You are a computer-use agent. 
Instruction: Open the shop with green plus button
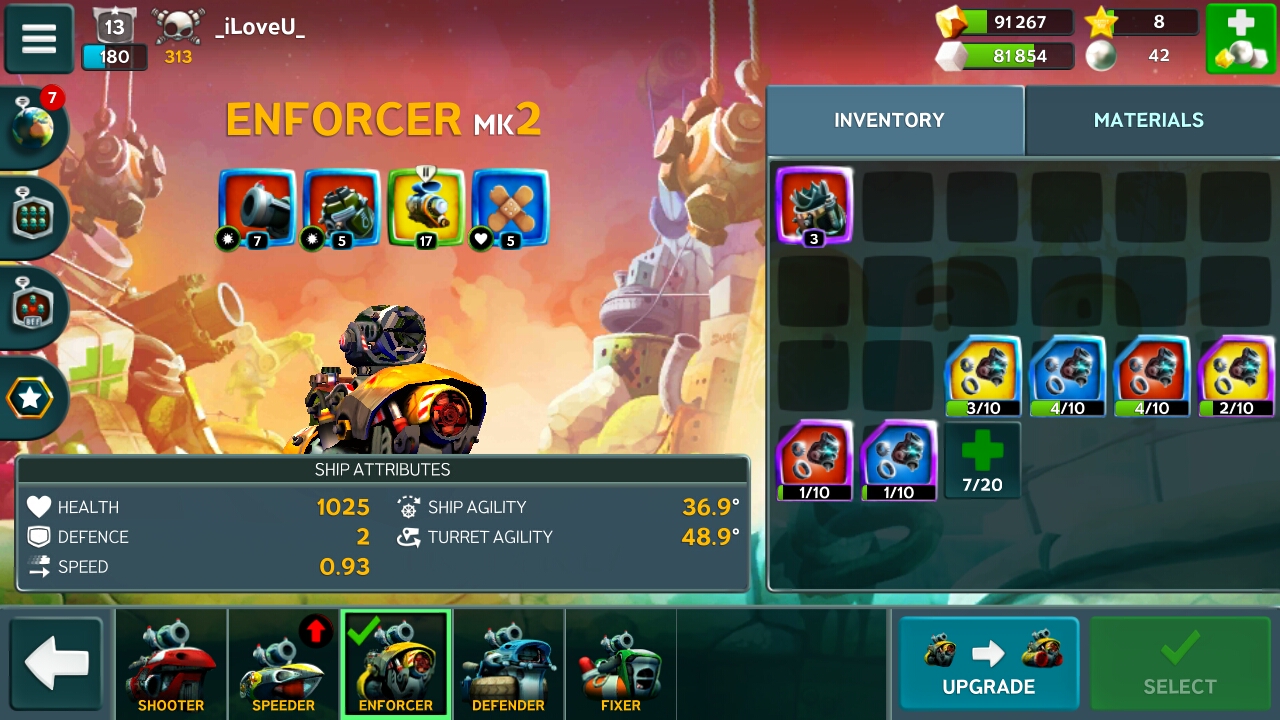(1240, 39)
